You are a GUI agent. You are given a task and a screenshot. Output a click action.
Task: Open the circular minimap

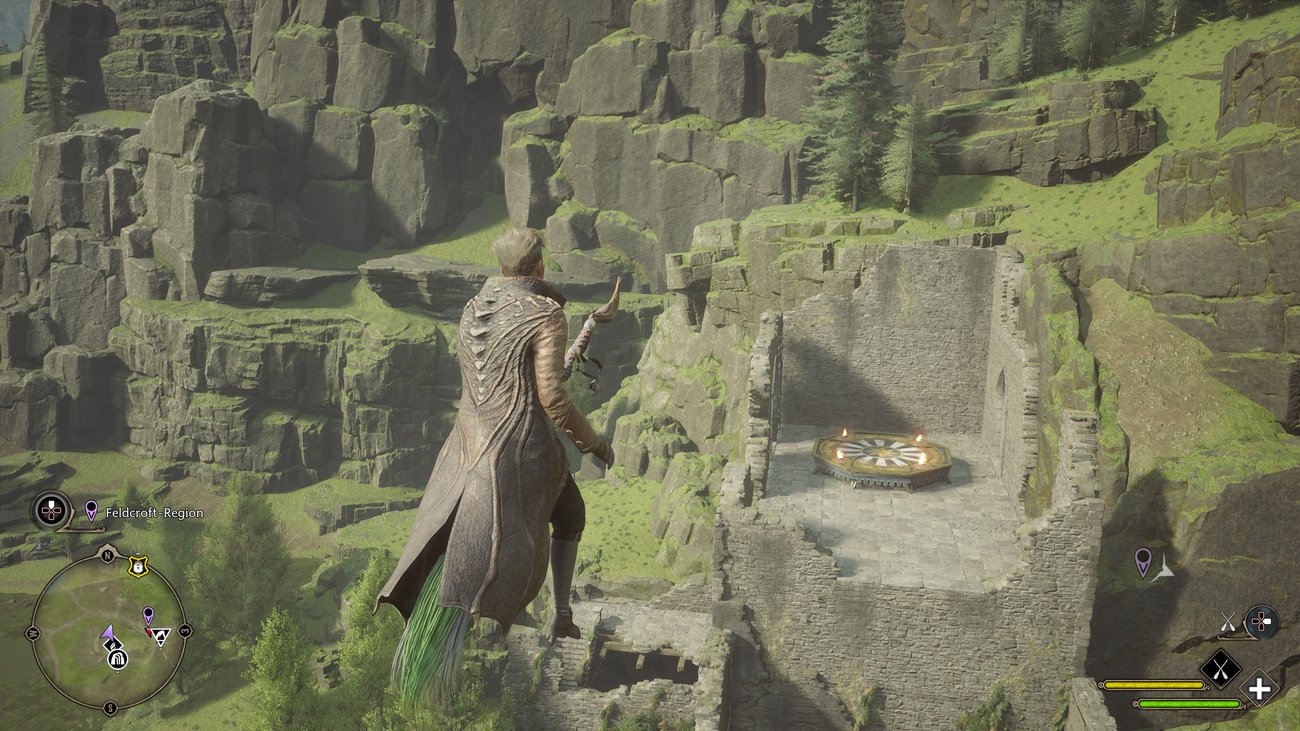[108, 632]
